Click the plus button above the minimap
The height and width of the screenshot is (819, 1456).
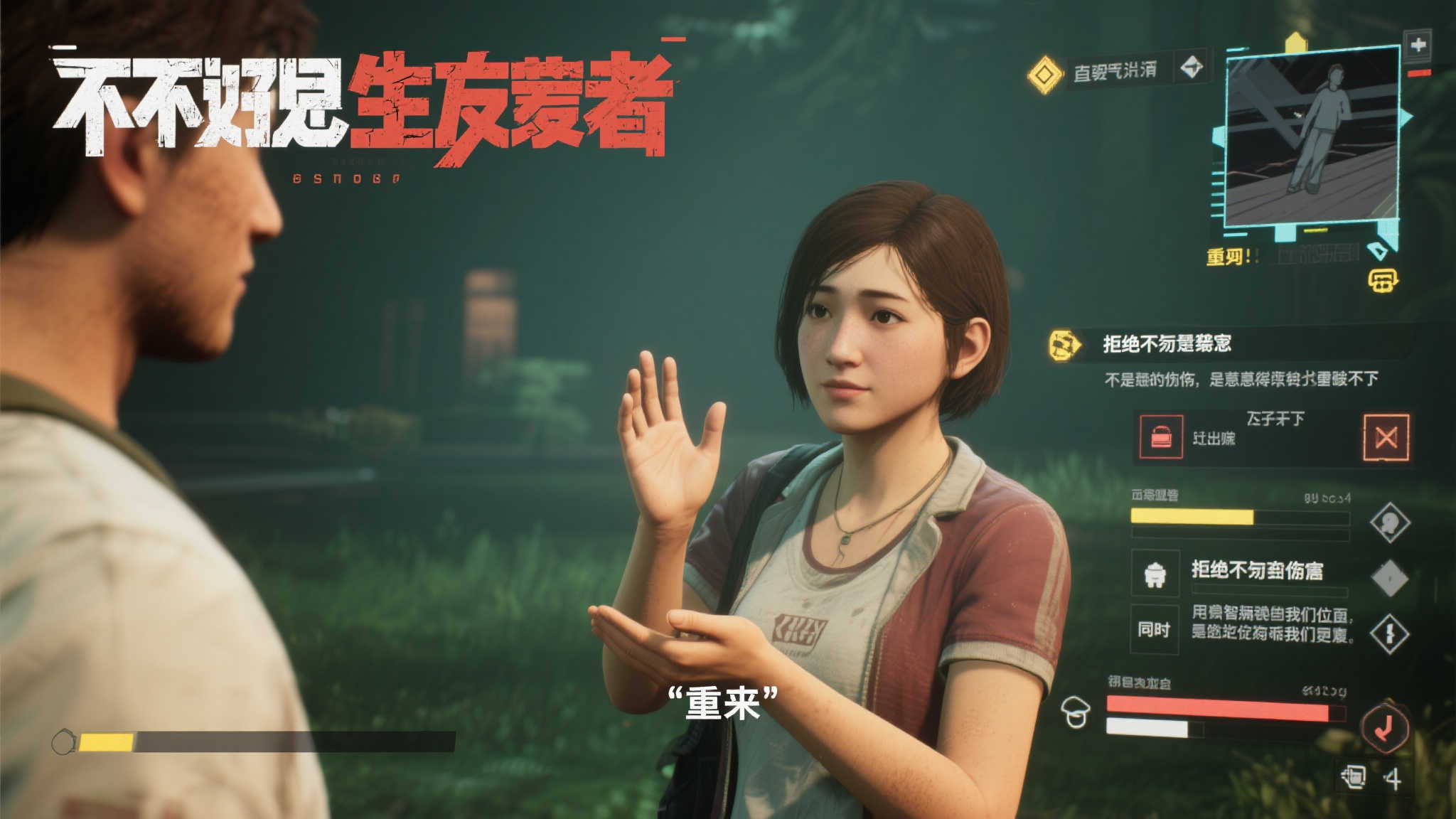pyautogui.click(x=1418, y=45)
